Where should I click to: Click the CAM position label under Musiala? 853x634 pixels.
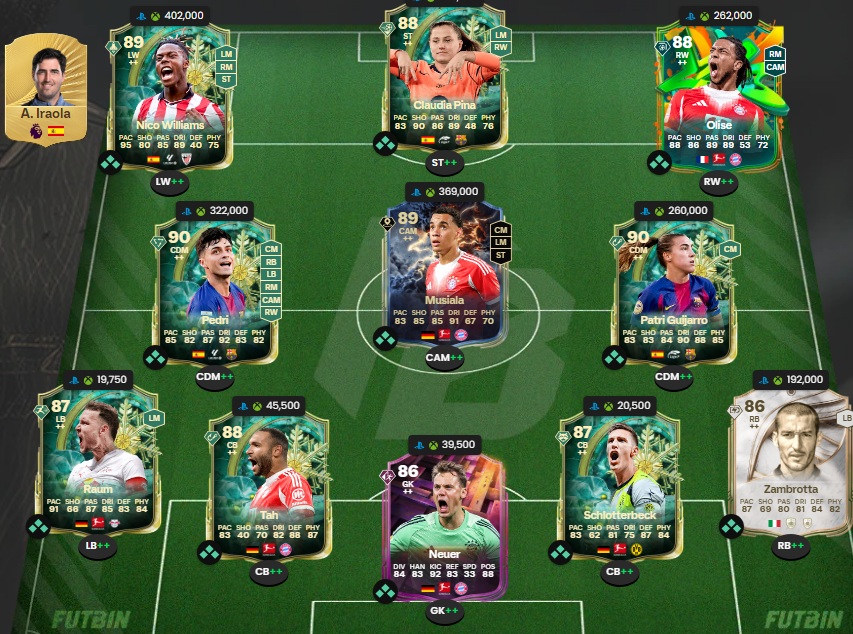click(x=444, y=357)
